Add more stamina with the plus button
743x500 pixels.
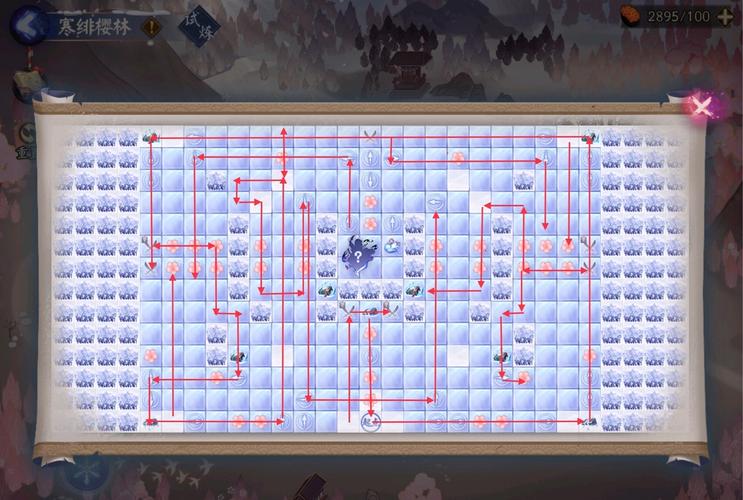point(726,16)
